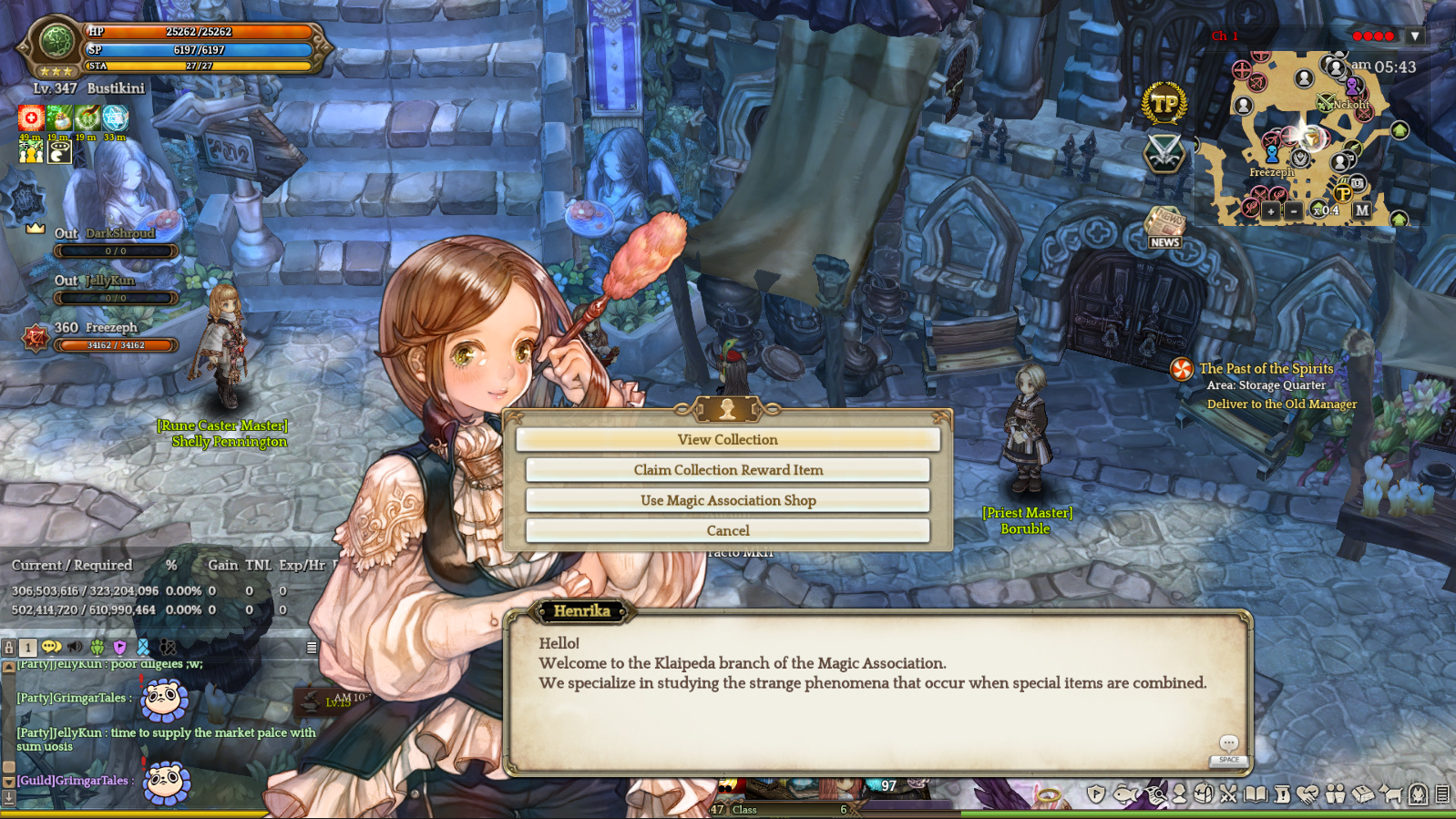Screen dimensions: 1456x819
Task: Open the NEWS newspaper icon
Action: (x=1164, y=228)
